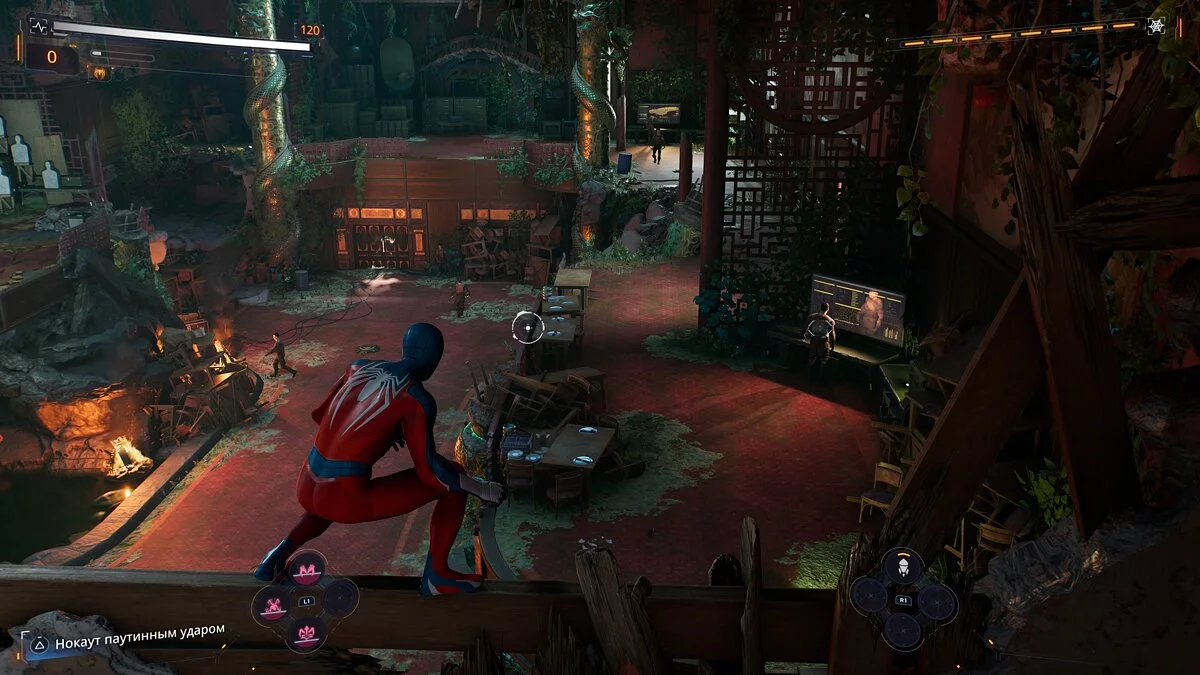Viewport: 1200px width, 675px height.
Task: Select the empty slot in the L1 ability wheel
Action: point(340,599)
